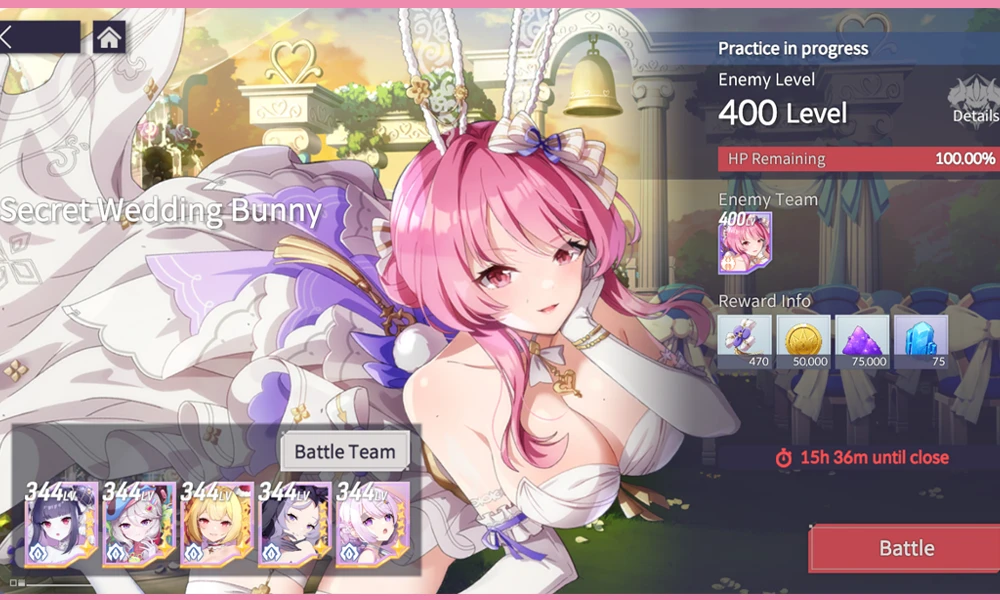Select the dark-haired red-eyed team member
The image size is (1000, 600).
[61, 525]
